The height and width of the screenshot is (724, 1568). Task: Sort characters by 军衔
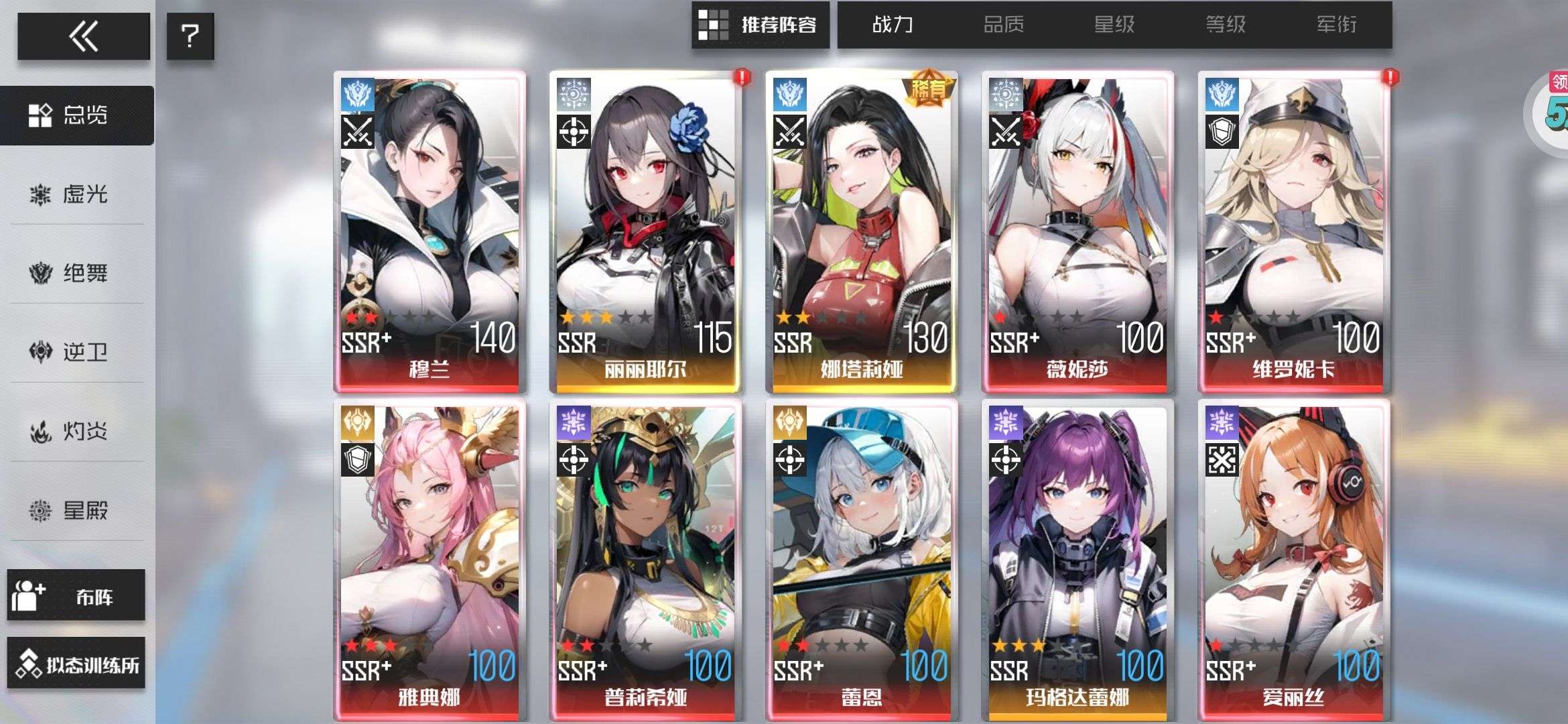1337,25
